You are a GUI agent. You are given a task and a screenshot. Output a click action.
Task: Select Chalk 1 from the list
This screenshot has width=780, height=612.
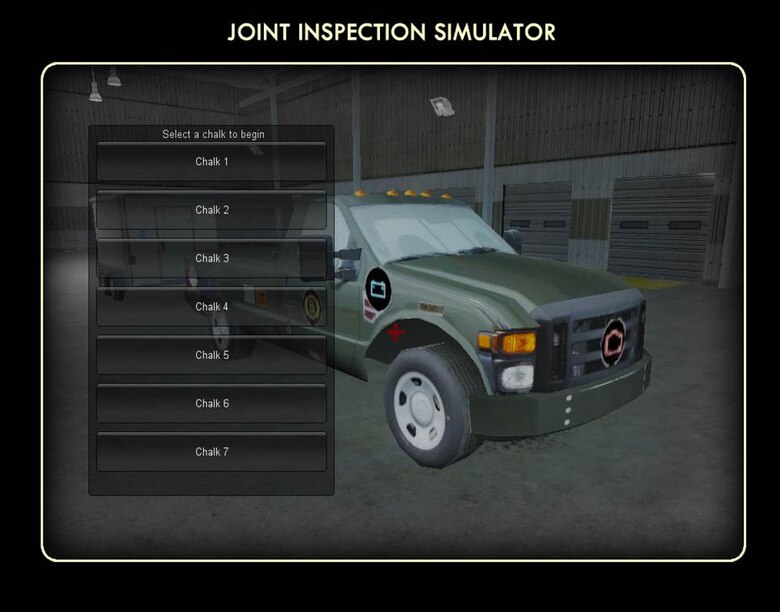point(211,162)
